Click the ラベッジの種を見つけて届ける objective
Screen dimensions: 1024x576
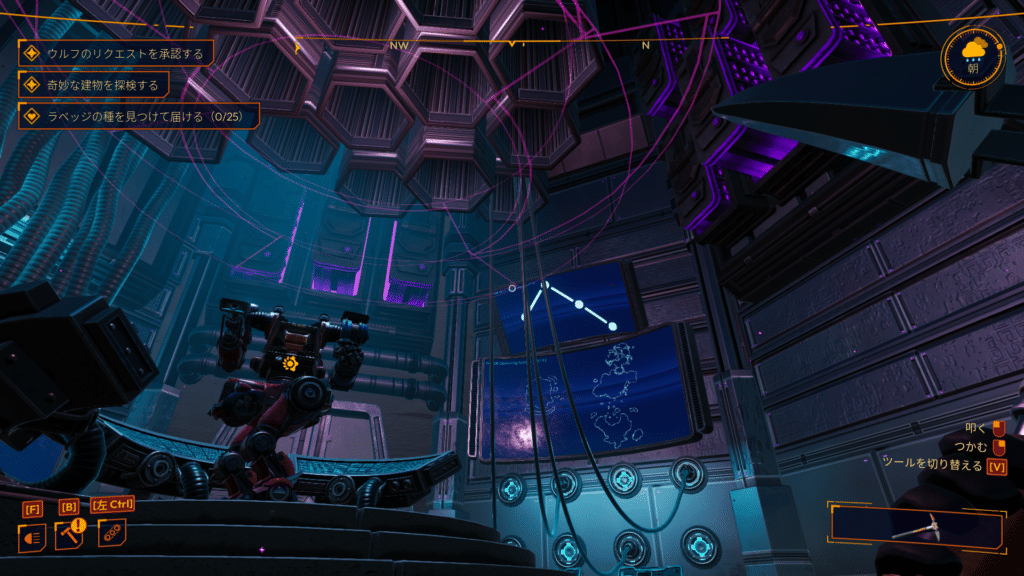pos(140,116)
